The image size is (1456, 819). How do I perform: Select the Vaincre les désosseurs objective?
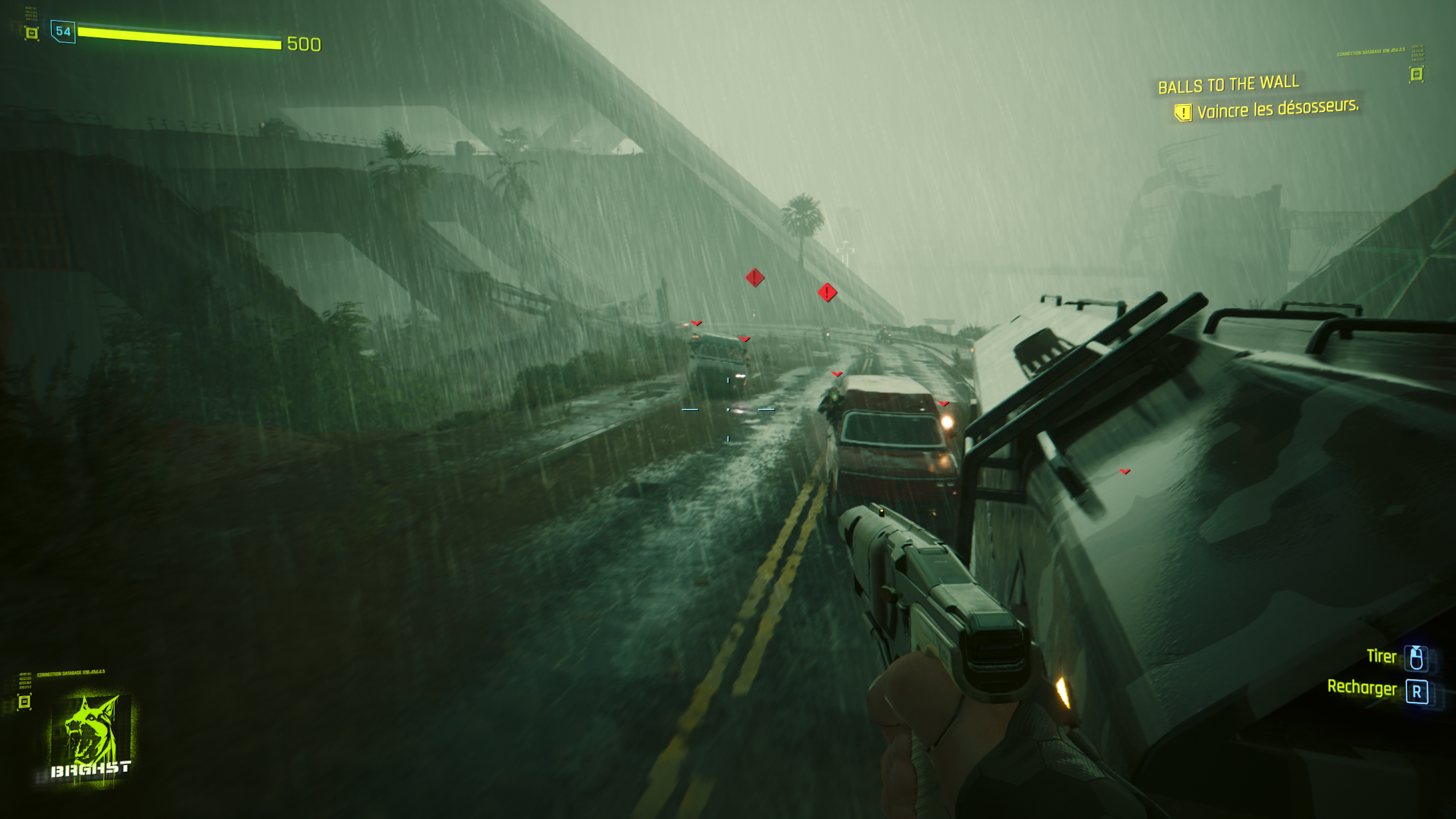tap(1277, 109)
